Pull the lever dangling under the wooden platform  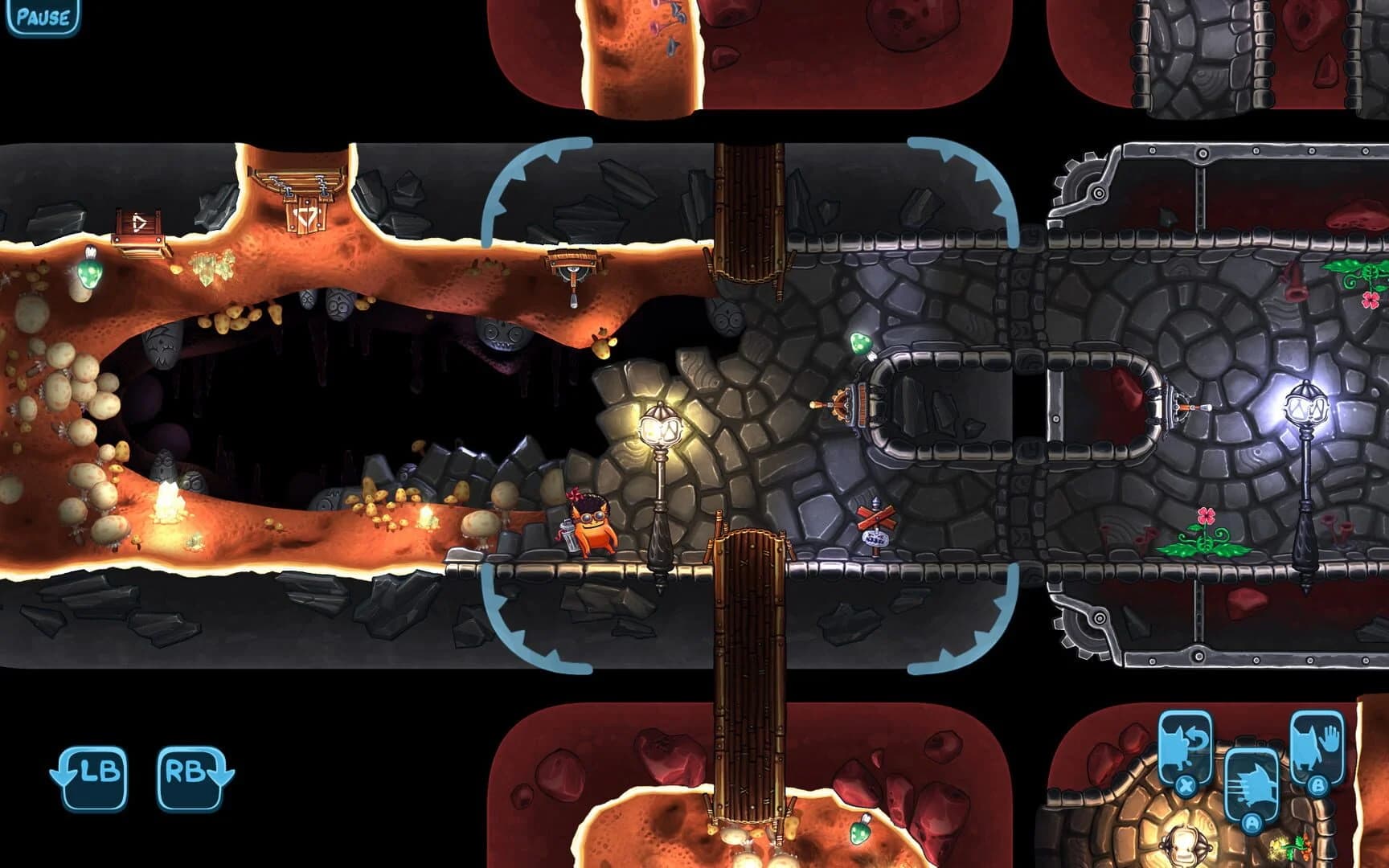pos(573,300)
